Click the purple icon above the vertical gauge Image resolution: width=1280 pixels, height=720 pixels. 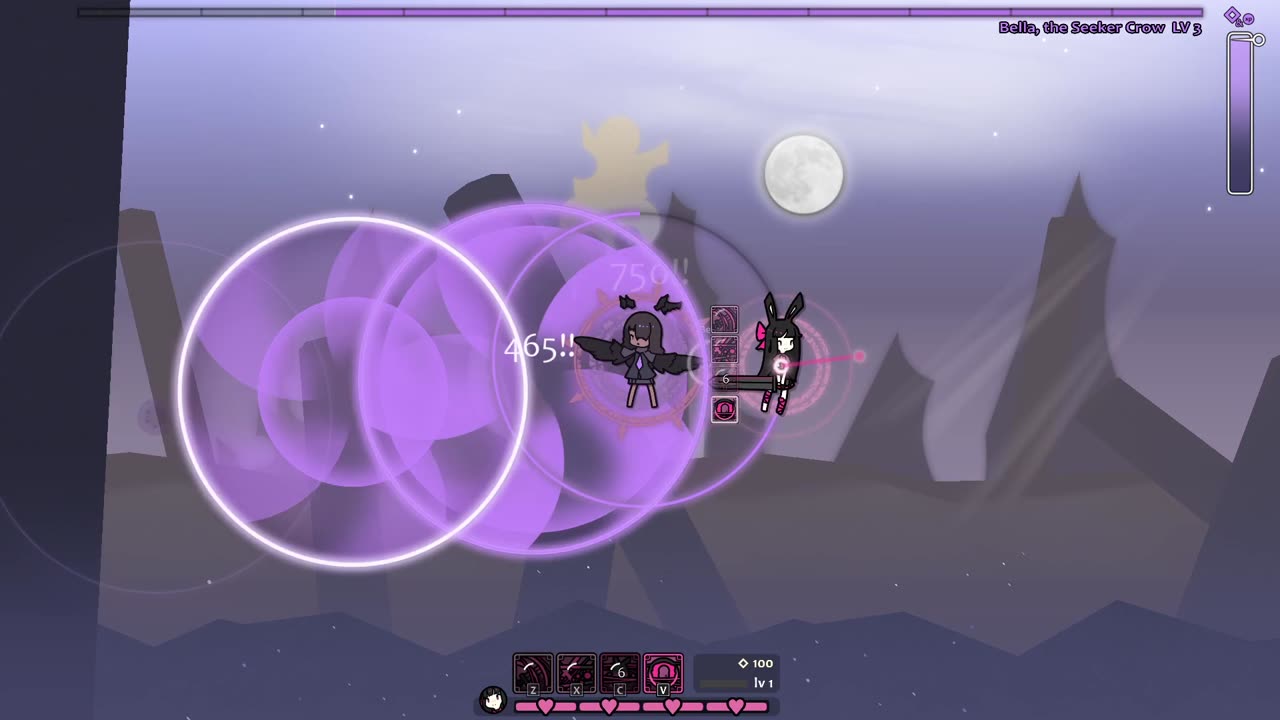1239,17
